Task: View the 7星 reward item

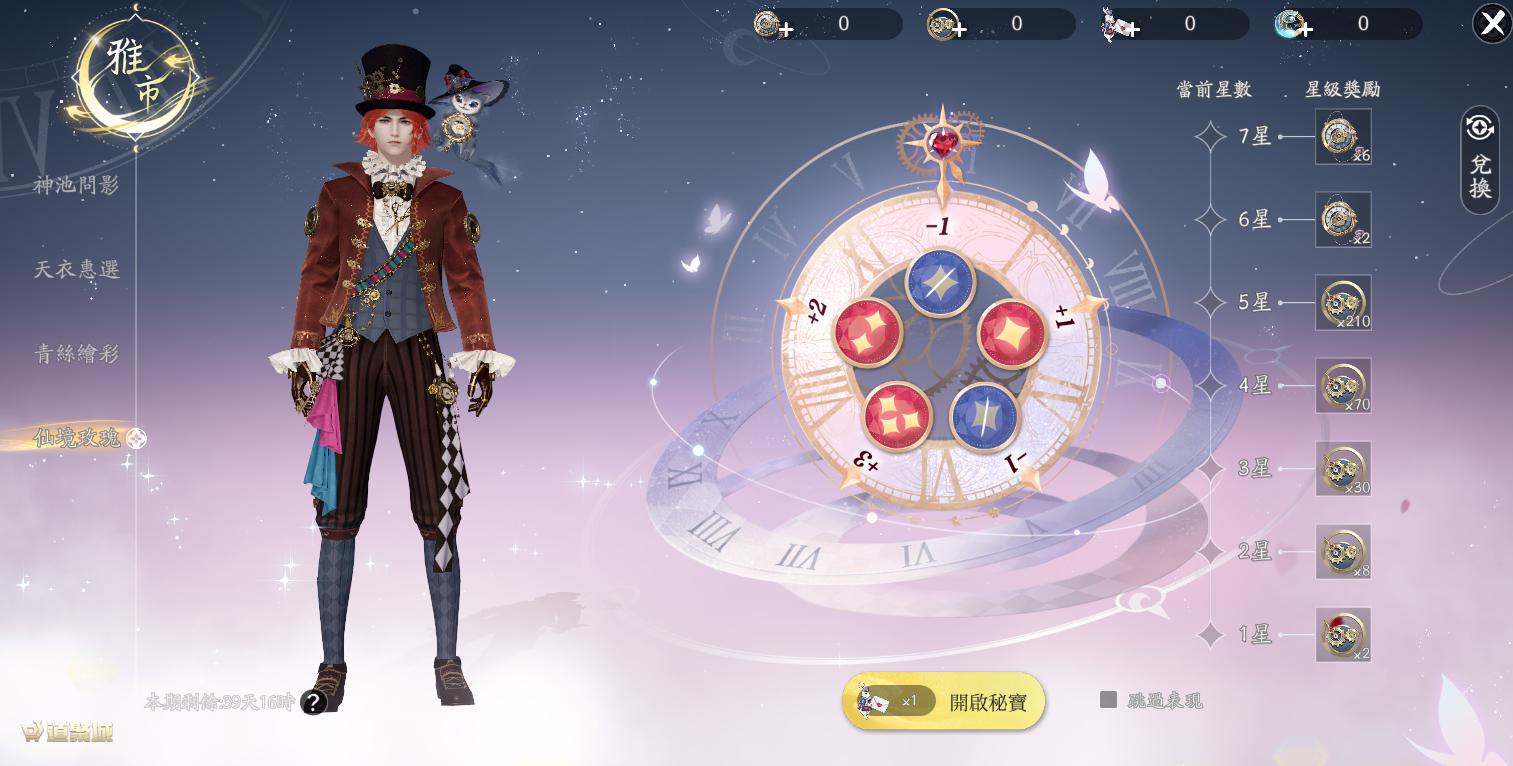Action: click(1343, 137)
